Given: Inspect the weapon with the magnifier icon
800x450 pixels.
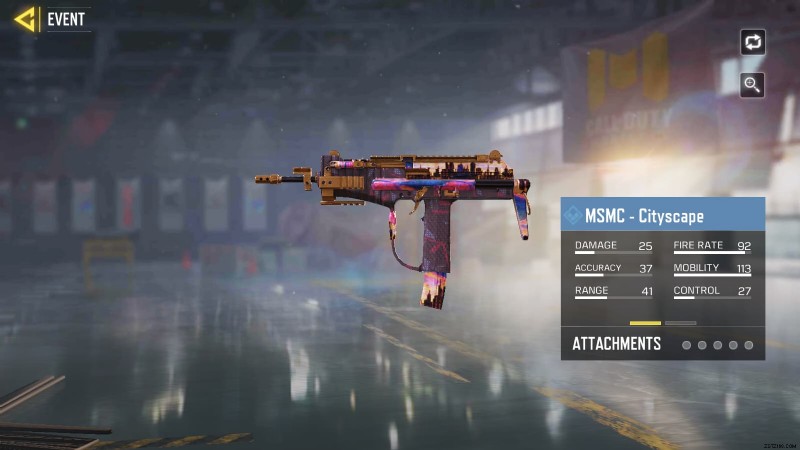Looking at the screenshot, I should coord(752,85).
